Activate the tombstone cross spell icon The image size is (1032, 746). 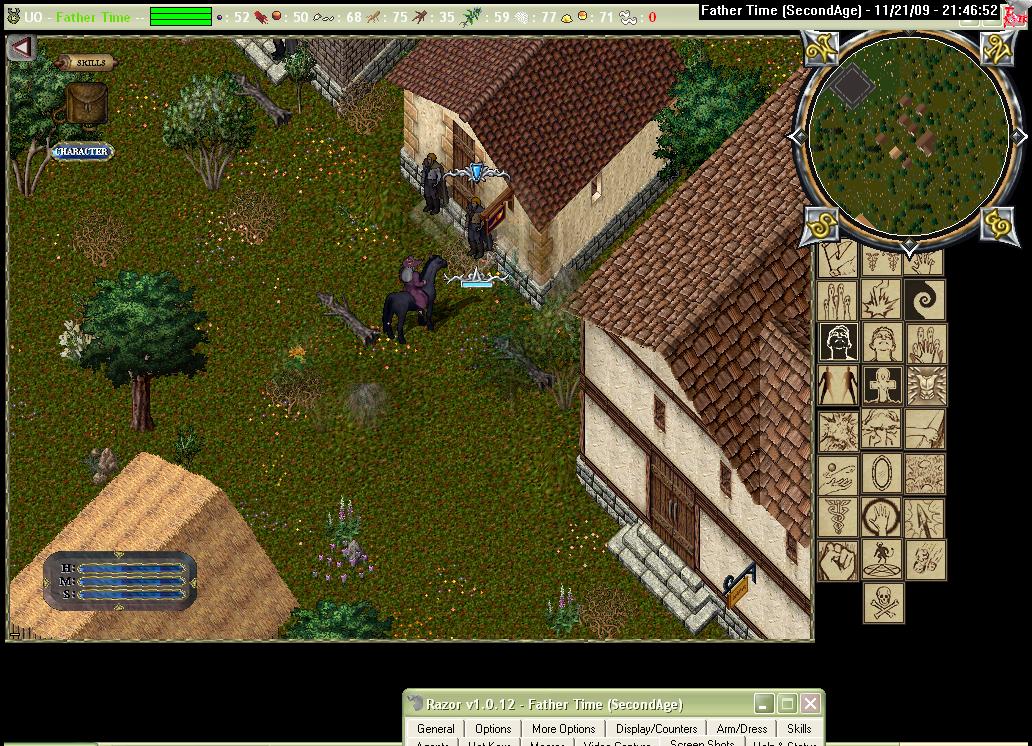(882, 385)
